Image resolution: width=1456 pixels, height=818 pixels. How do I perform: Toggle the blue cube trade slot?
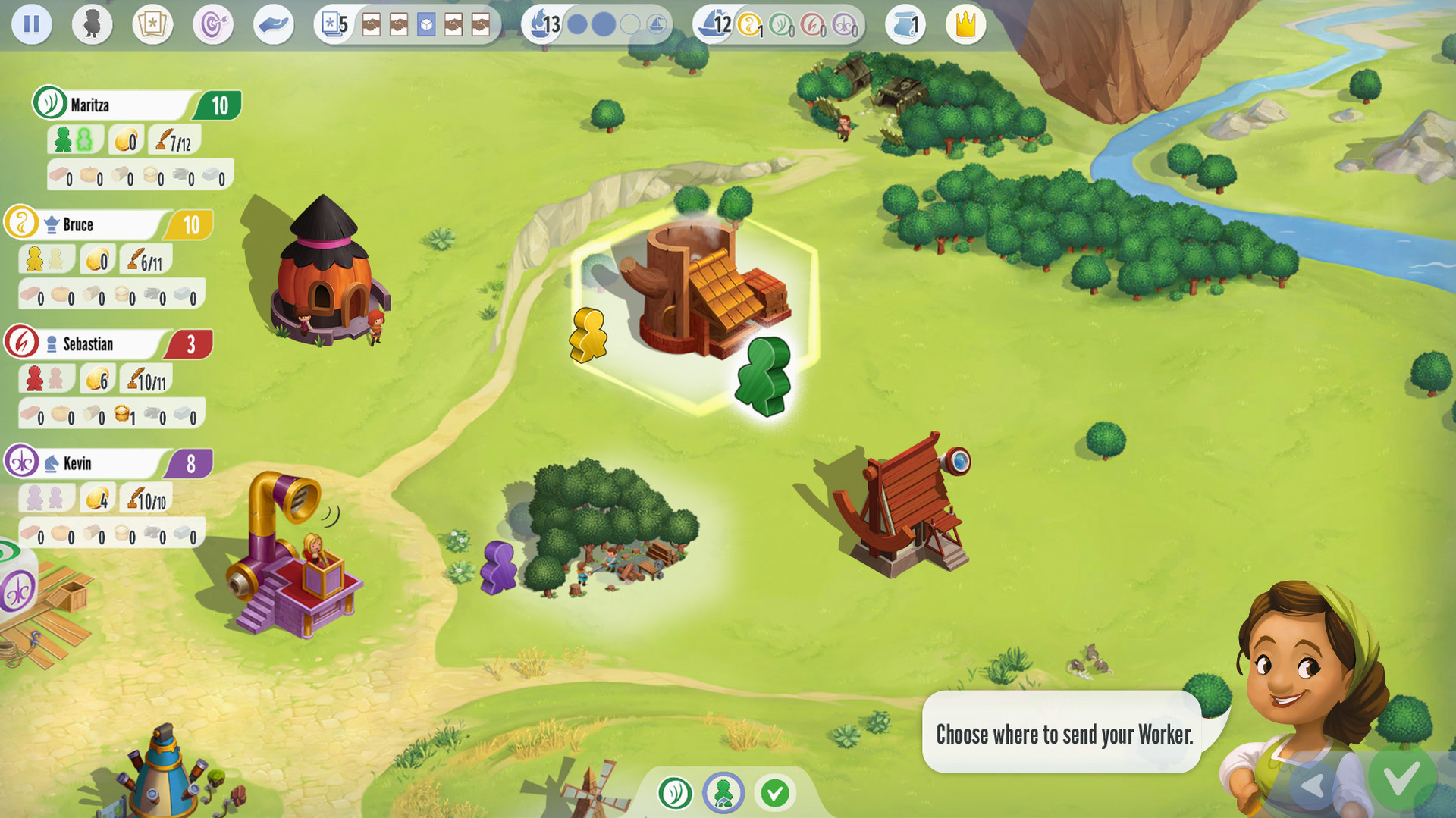pyautogui.click(x=427, y=24)
